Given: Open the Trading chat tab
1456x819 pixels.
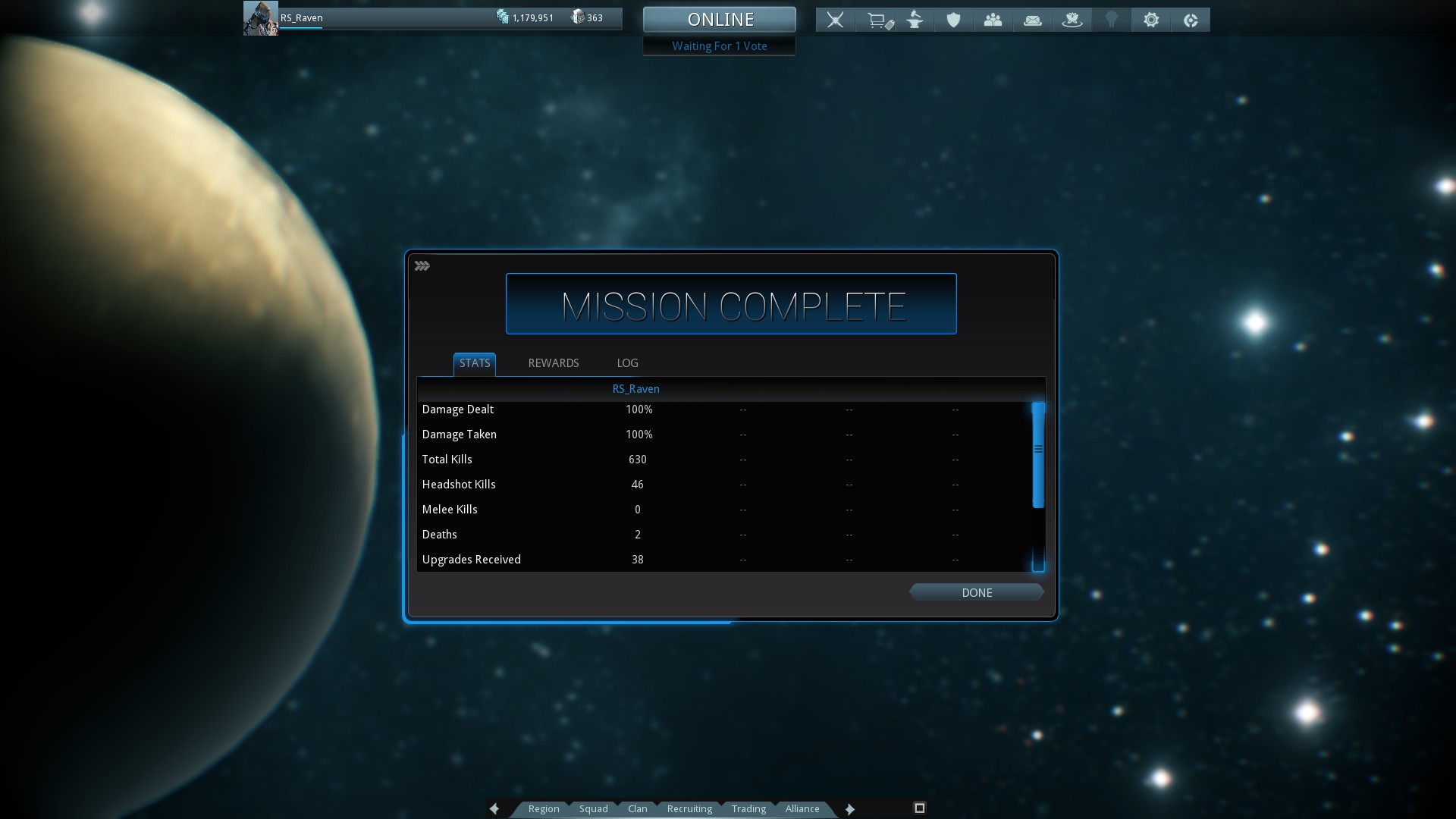Looking at the screenshot, I should coord(748,809).
